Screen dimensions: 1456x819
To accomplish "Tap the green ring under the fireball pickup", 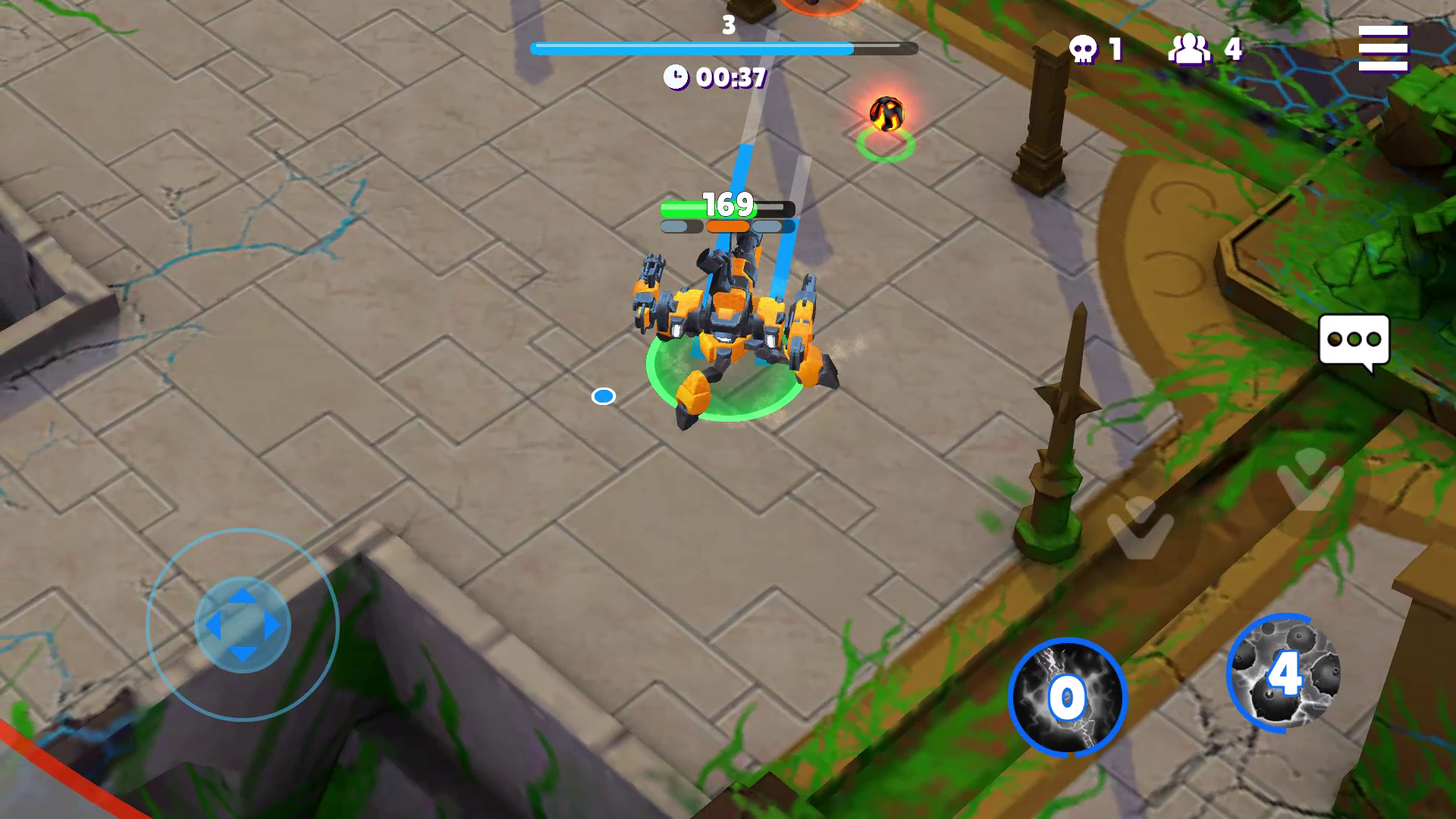I will tap(884, 146).
